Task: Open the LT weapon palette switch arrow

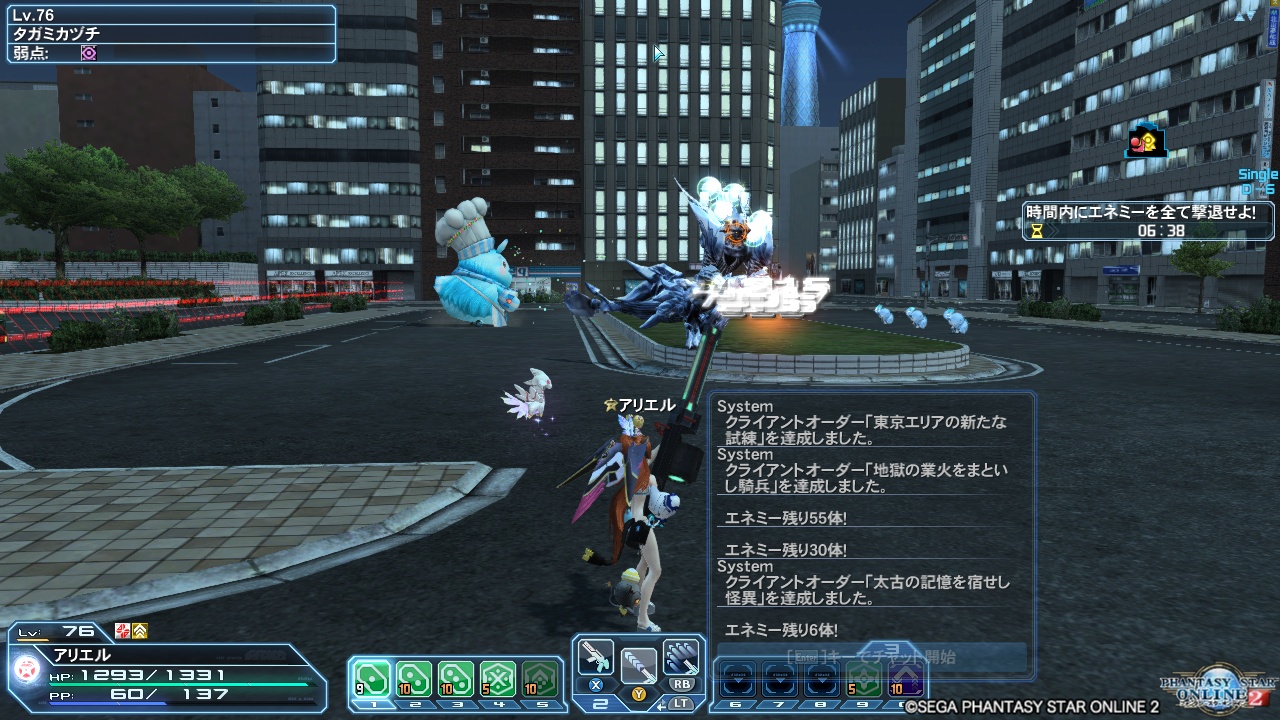Action: point(662,704)
